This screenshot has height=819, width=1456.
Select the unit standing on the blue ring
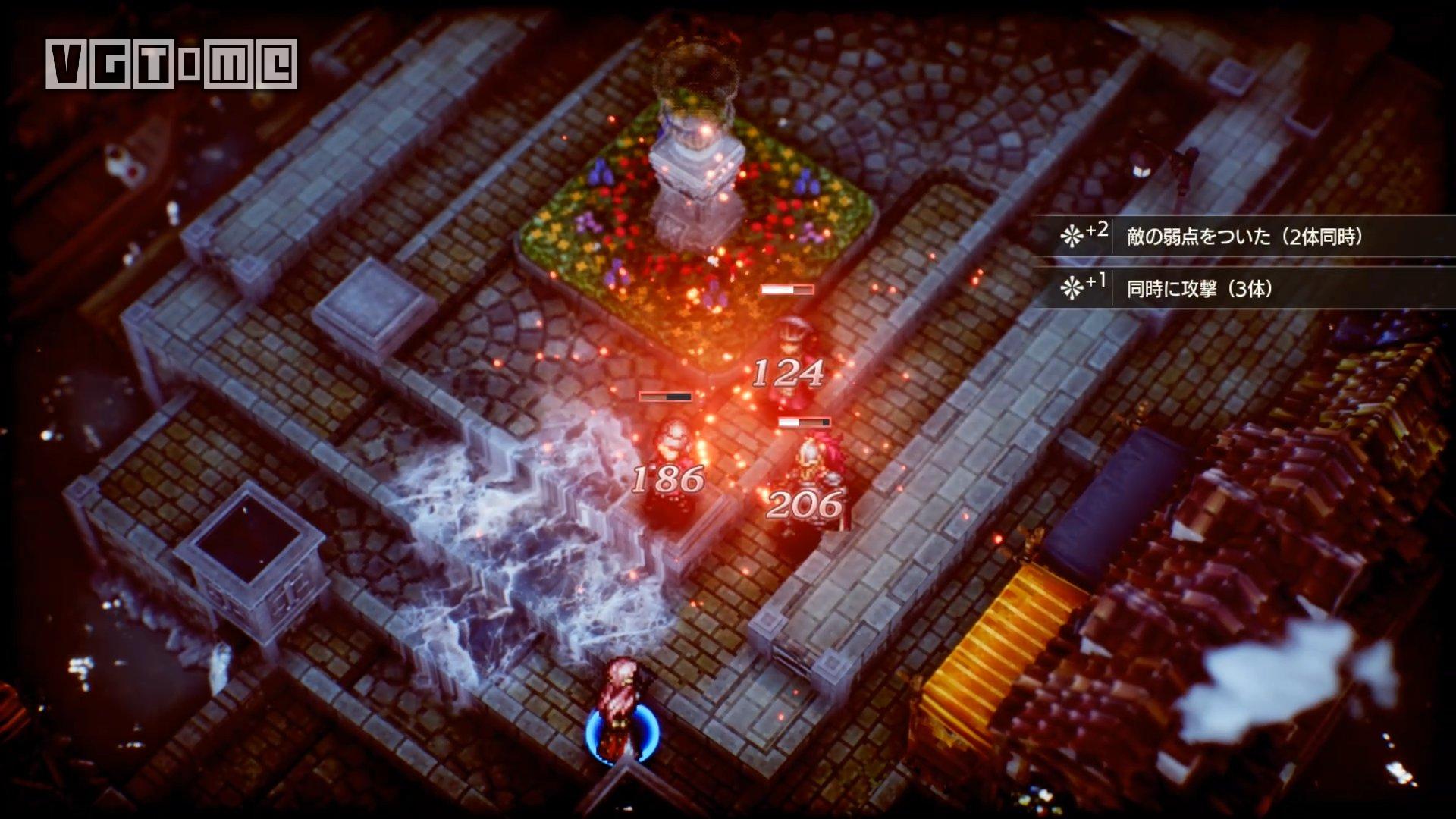coord(622,709)
